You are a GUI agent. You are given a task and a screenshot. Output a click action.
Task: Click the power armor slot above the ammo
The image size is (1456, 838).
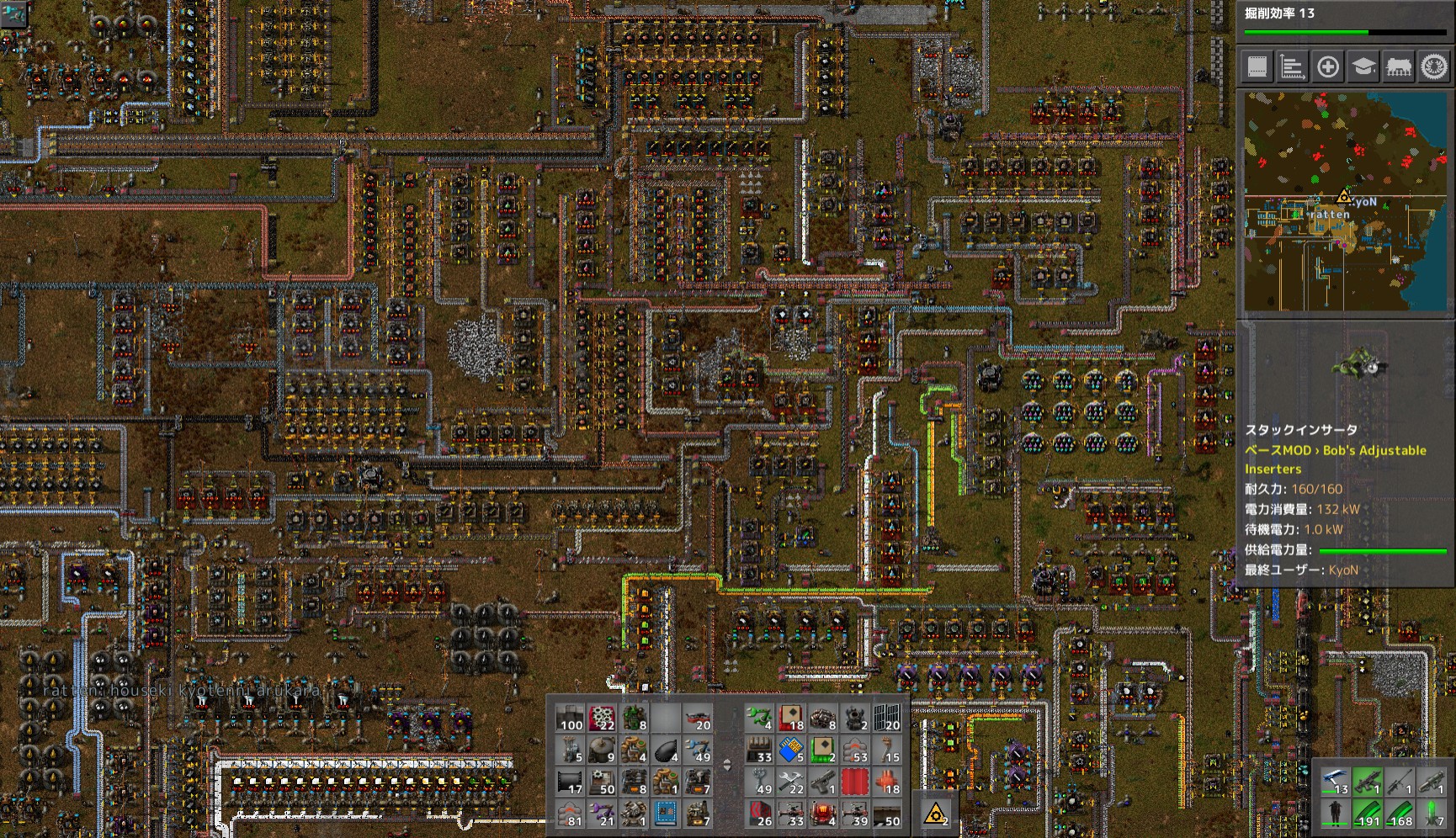click(x=1335, y=814)
